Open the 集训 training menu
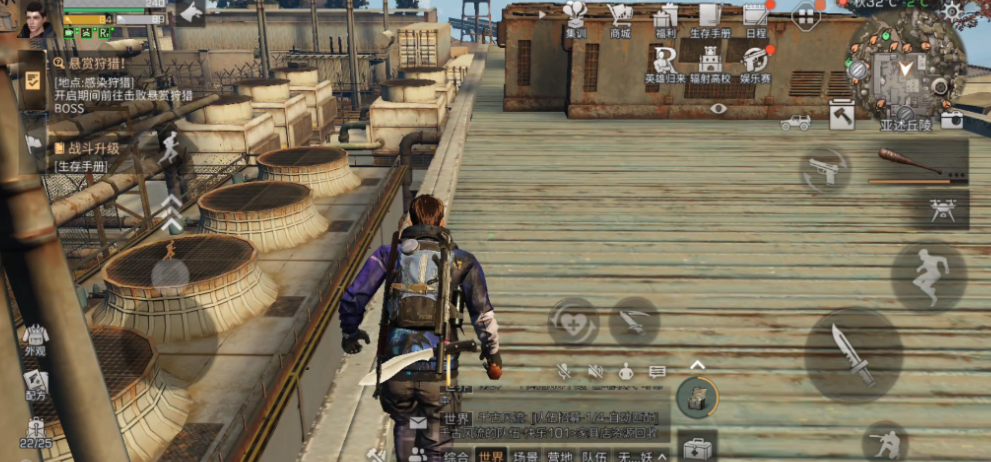Viewport: 991px width, 462px height. tap(575, 19)
